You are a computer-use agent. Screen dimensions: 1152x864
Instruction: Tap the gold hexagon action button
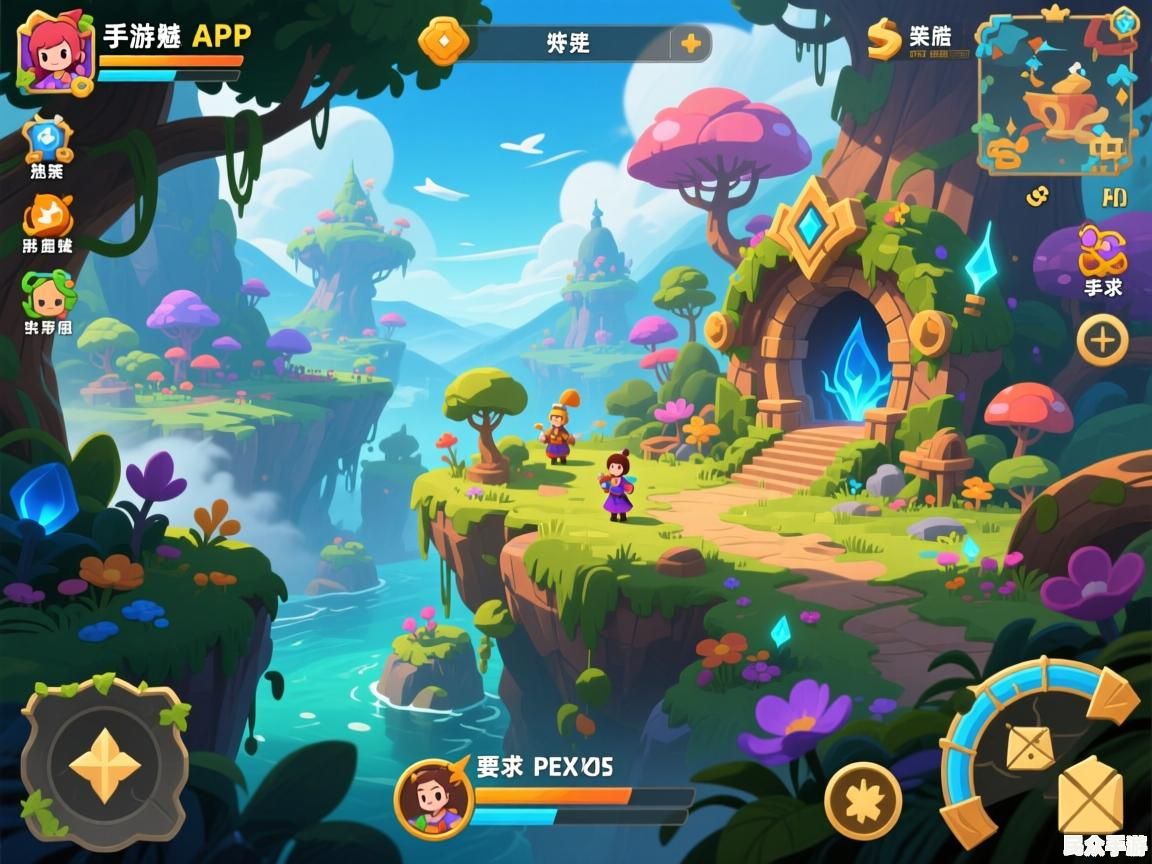click(1089, 797)
